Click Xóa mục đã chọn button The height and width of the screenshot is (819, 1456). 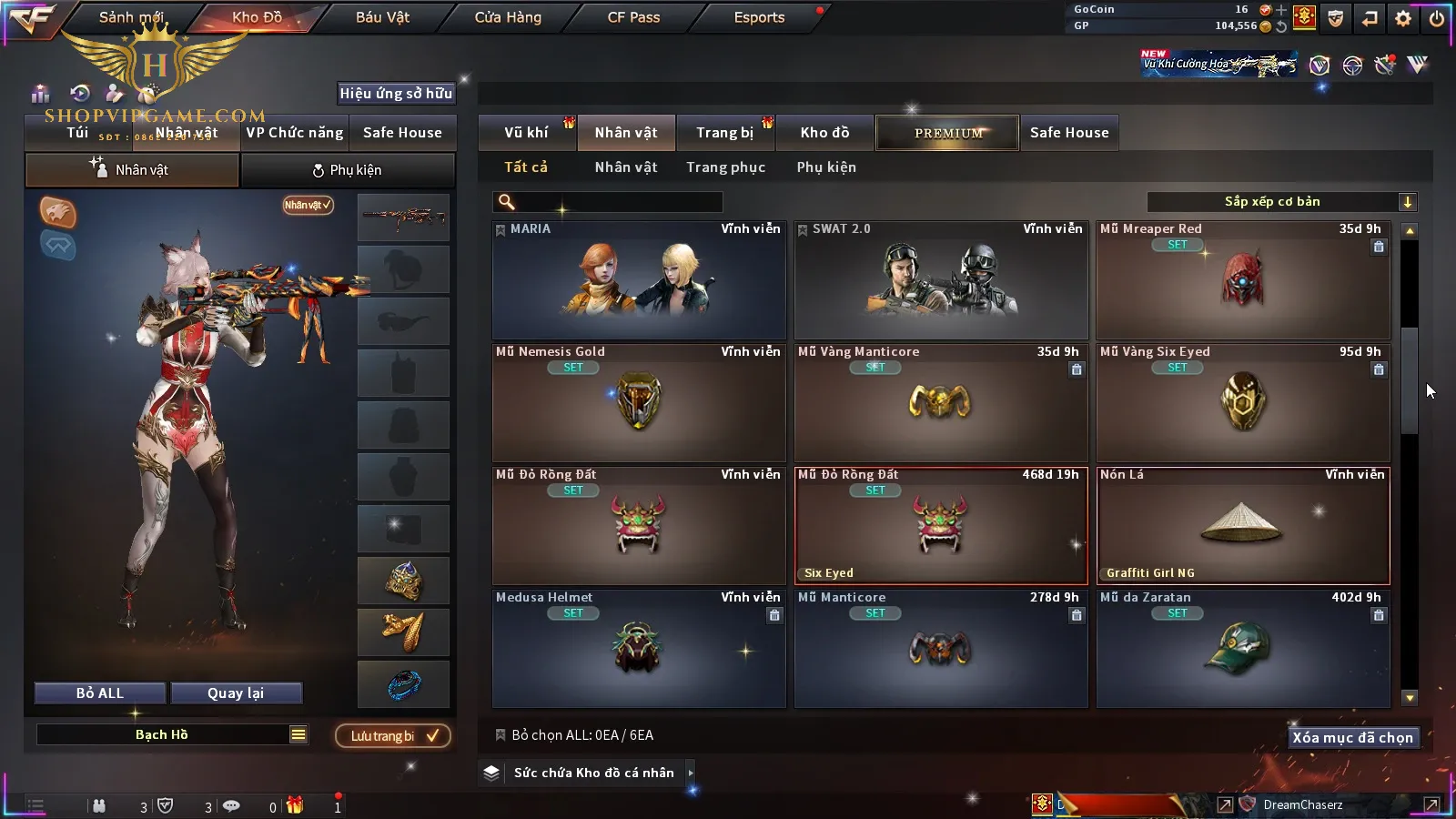tap(1352, 738)
